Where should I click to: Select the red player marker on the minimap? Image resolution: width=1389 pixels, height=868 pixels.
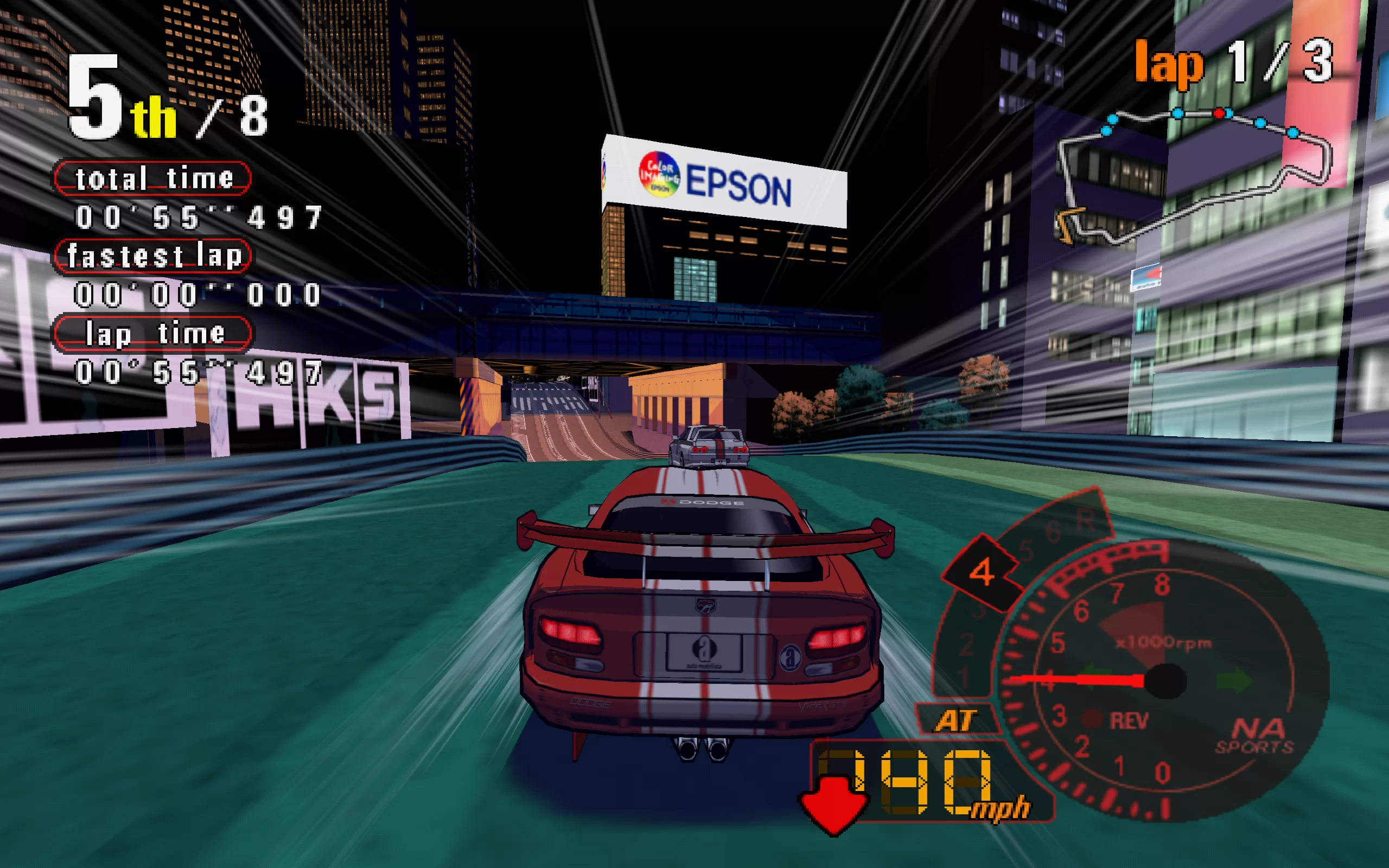click(1219, 114)
